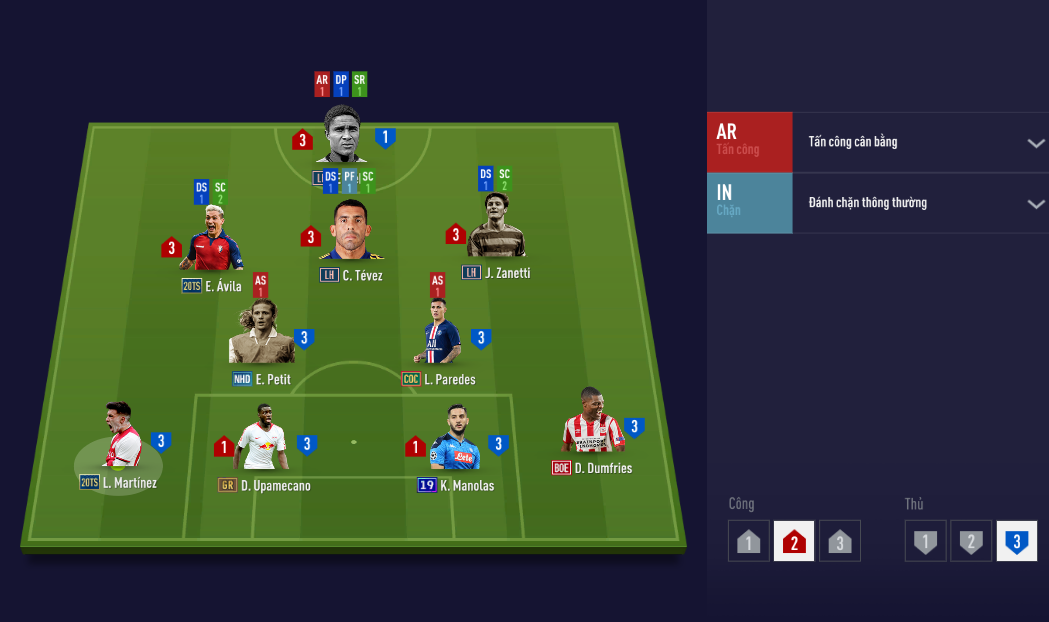Image resolution: width=1049 pixels, height=622 pixels.
Task: Set defense level to 2
Action: tap(971, 542)
